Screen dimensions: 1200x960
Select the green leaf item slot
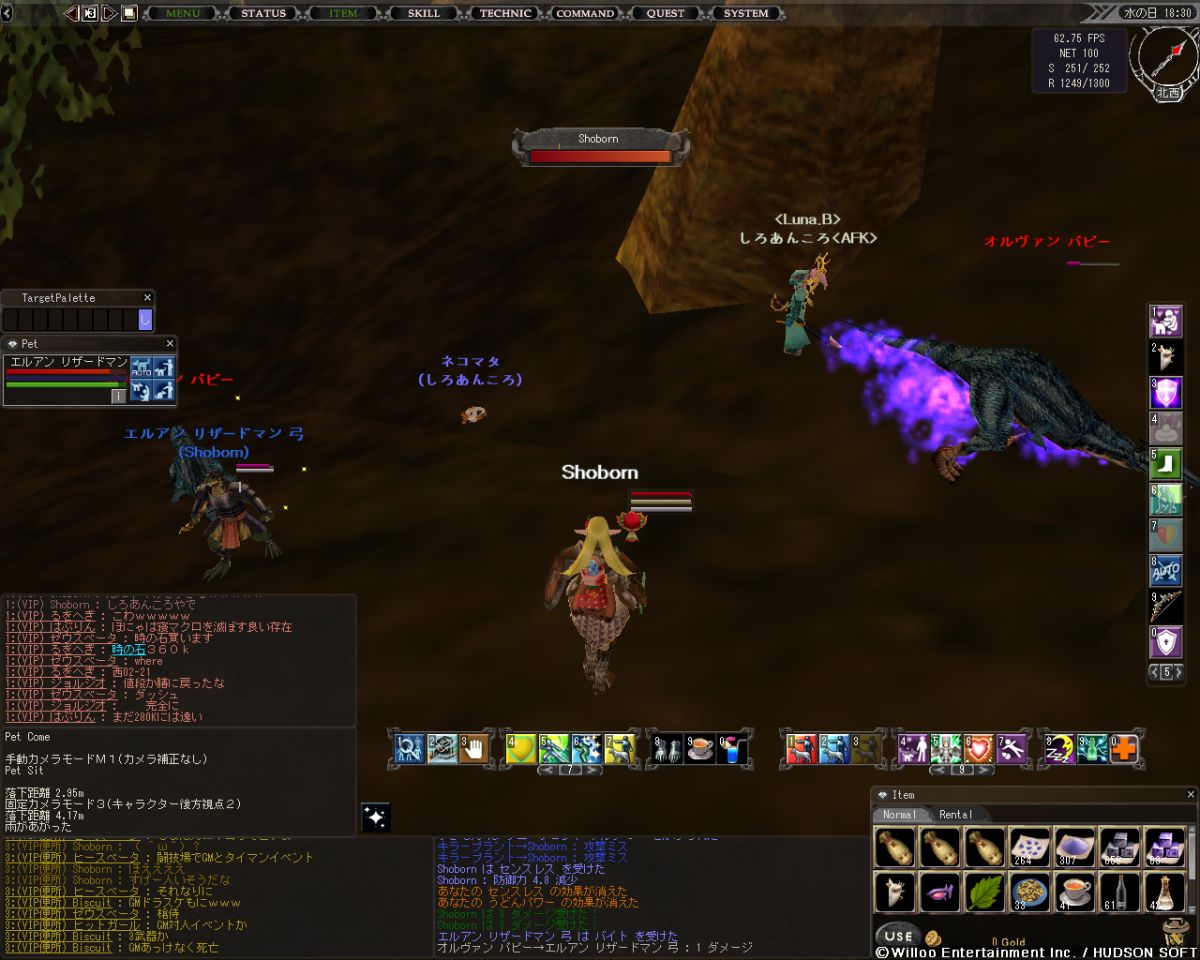point(984,891)
